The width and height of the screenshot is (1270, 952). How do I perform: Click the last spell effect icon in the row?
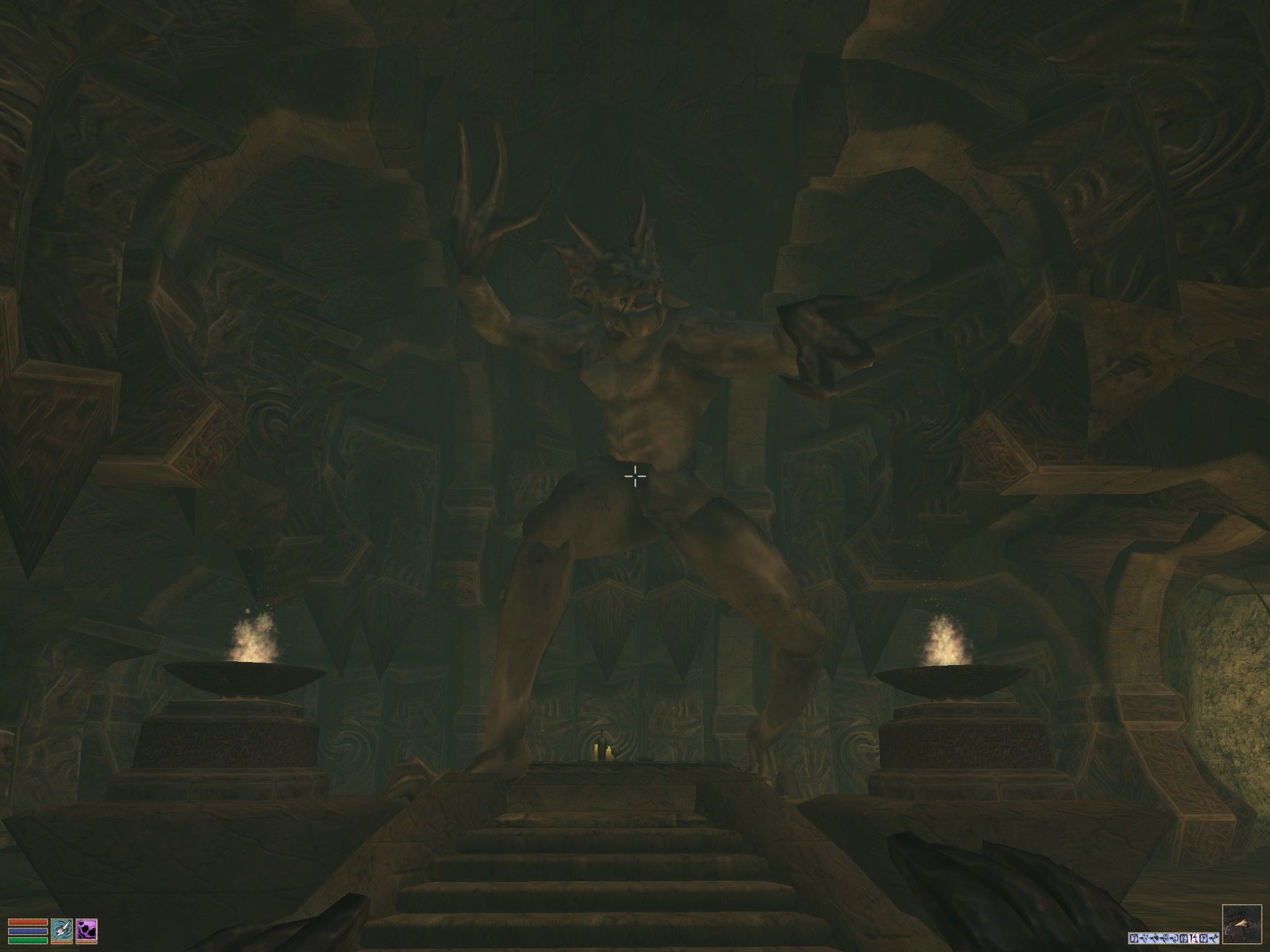coord(1212,937)
